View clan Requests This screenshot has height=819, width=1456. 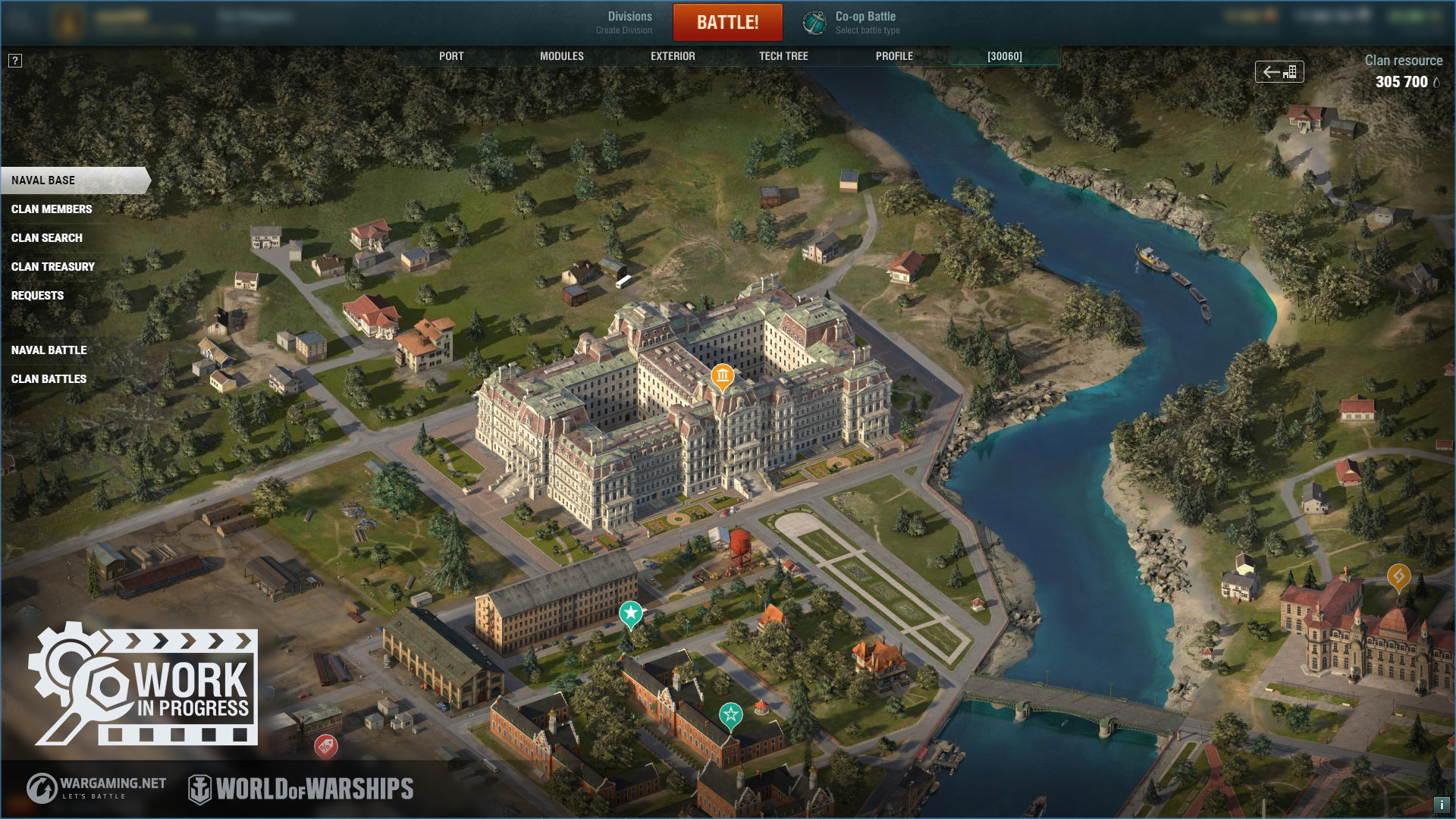click(38, 296)
